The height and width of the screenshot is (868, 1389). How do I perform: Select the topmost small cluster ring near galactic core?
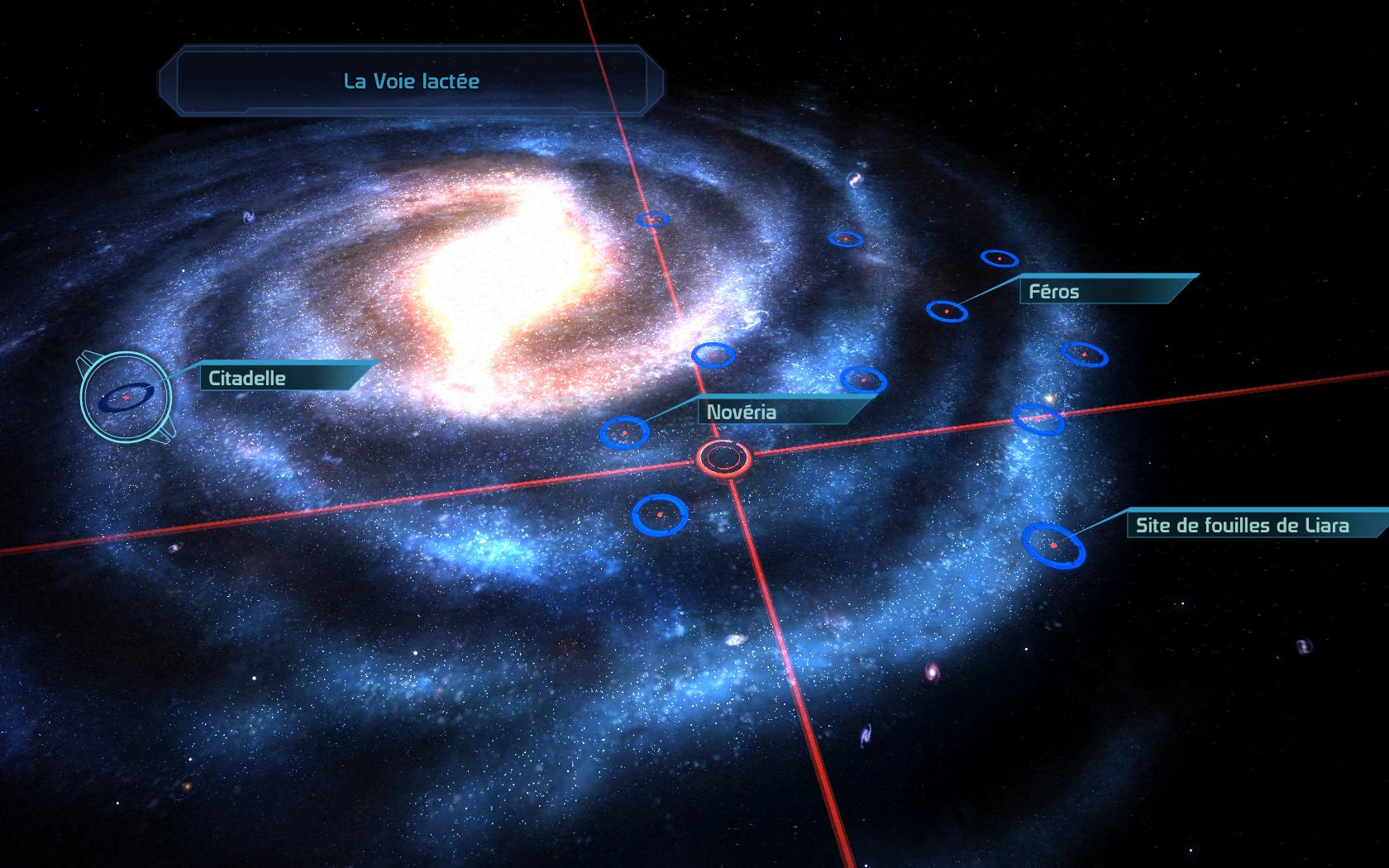pyautogui.click(x=653, y=220)
